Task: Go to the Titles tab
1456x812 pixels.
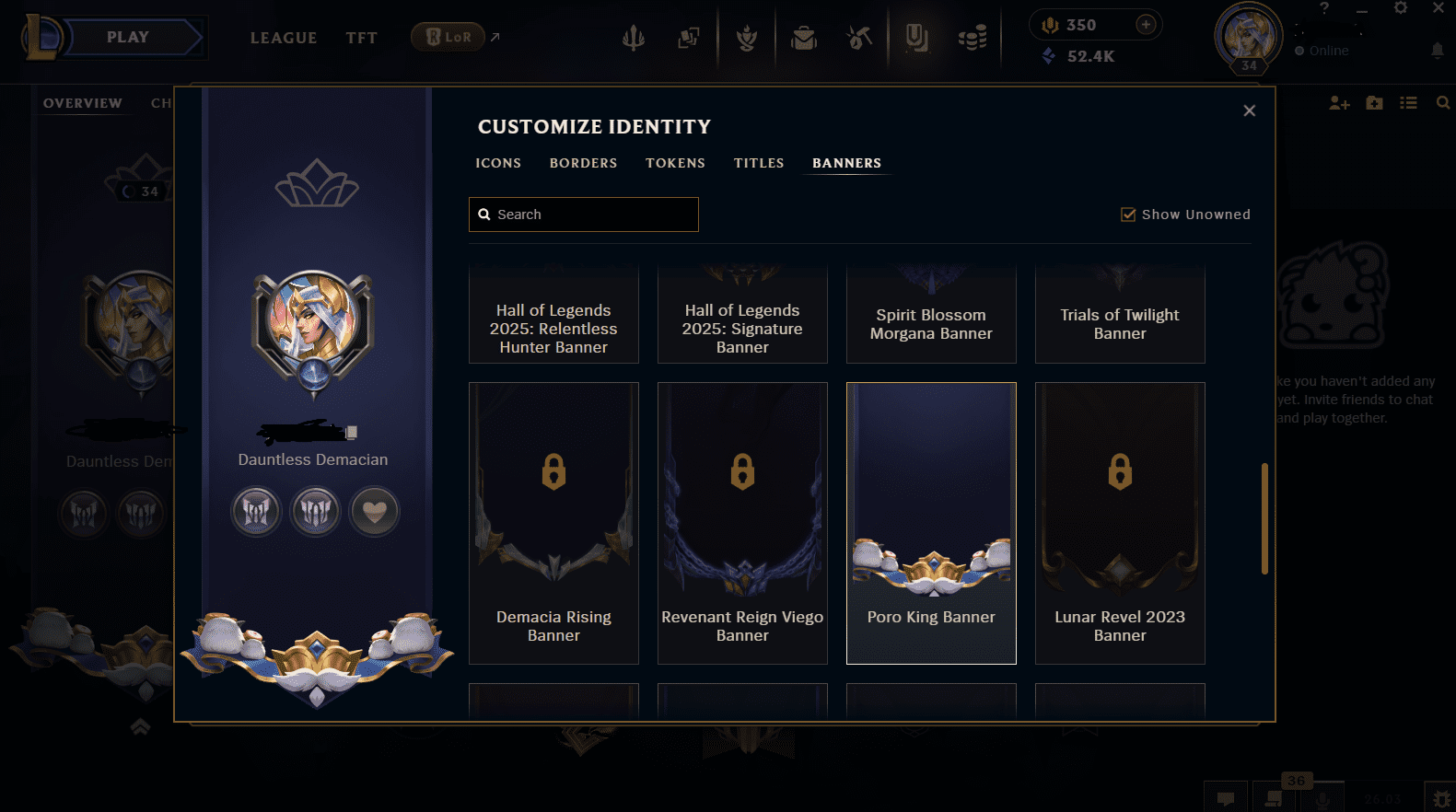Action: pos(759,163)
